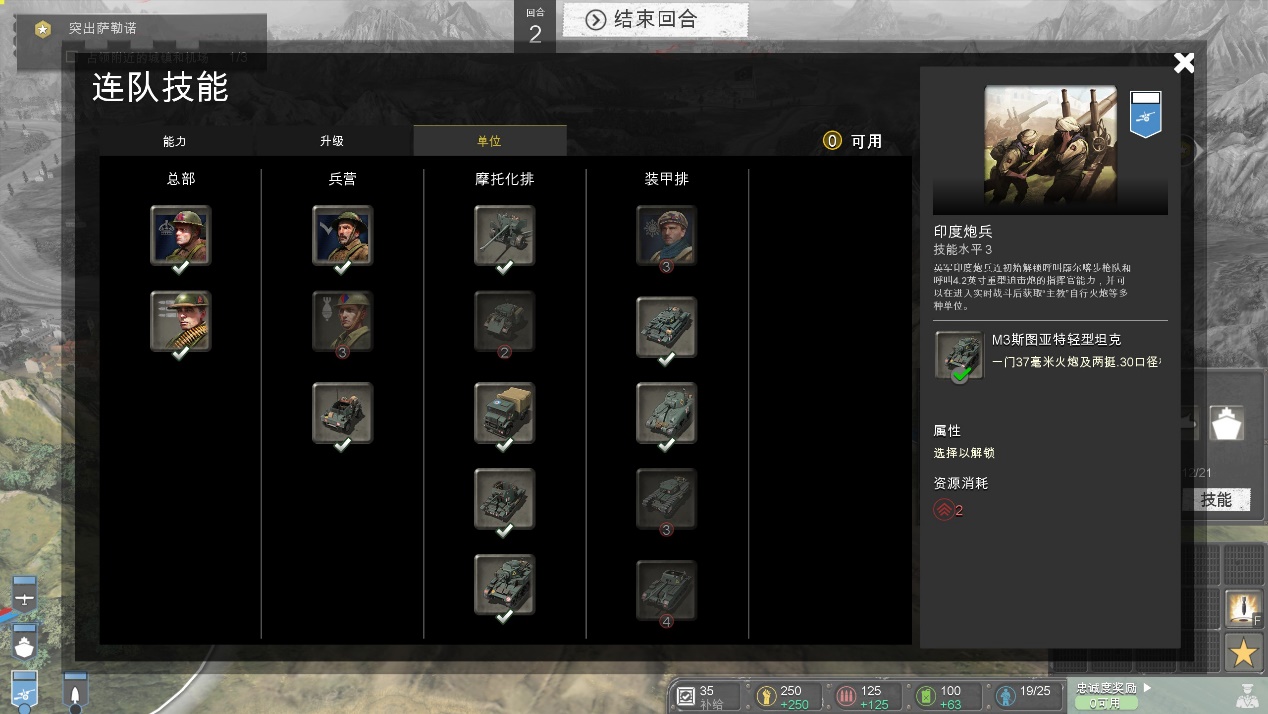Select the first infantry portrait under 兵营
The height and width of the screenshot is (714, 1268).
pyautogui.click(x=342, y=235)
